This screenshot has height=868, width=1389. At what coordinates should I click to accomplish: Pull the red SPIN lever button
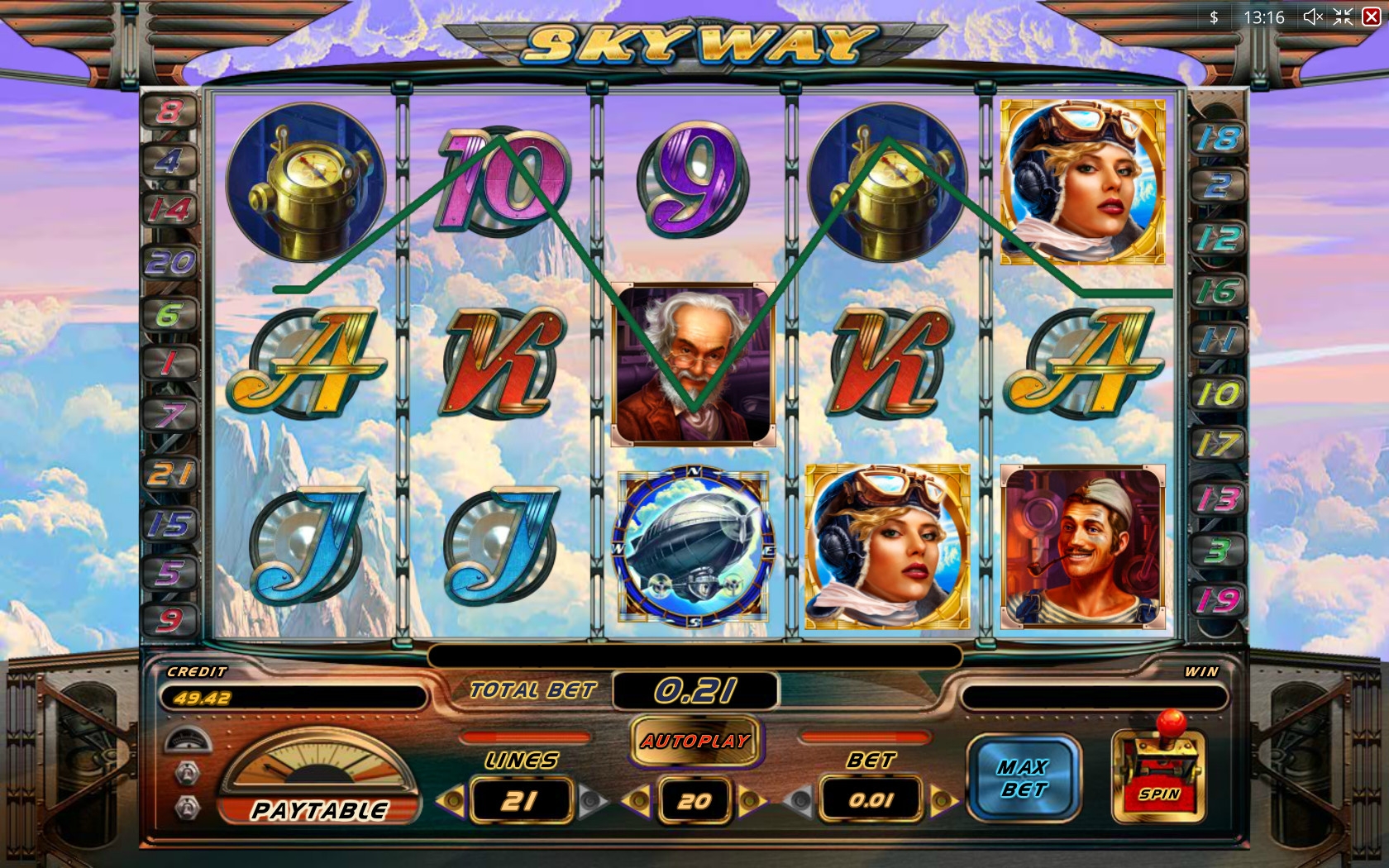coord(1157,779)
